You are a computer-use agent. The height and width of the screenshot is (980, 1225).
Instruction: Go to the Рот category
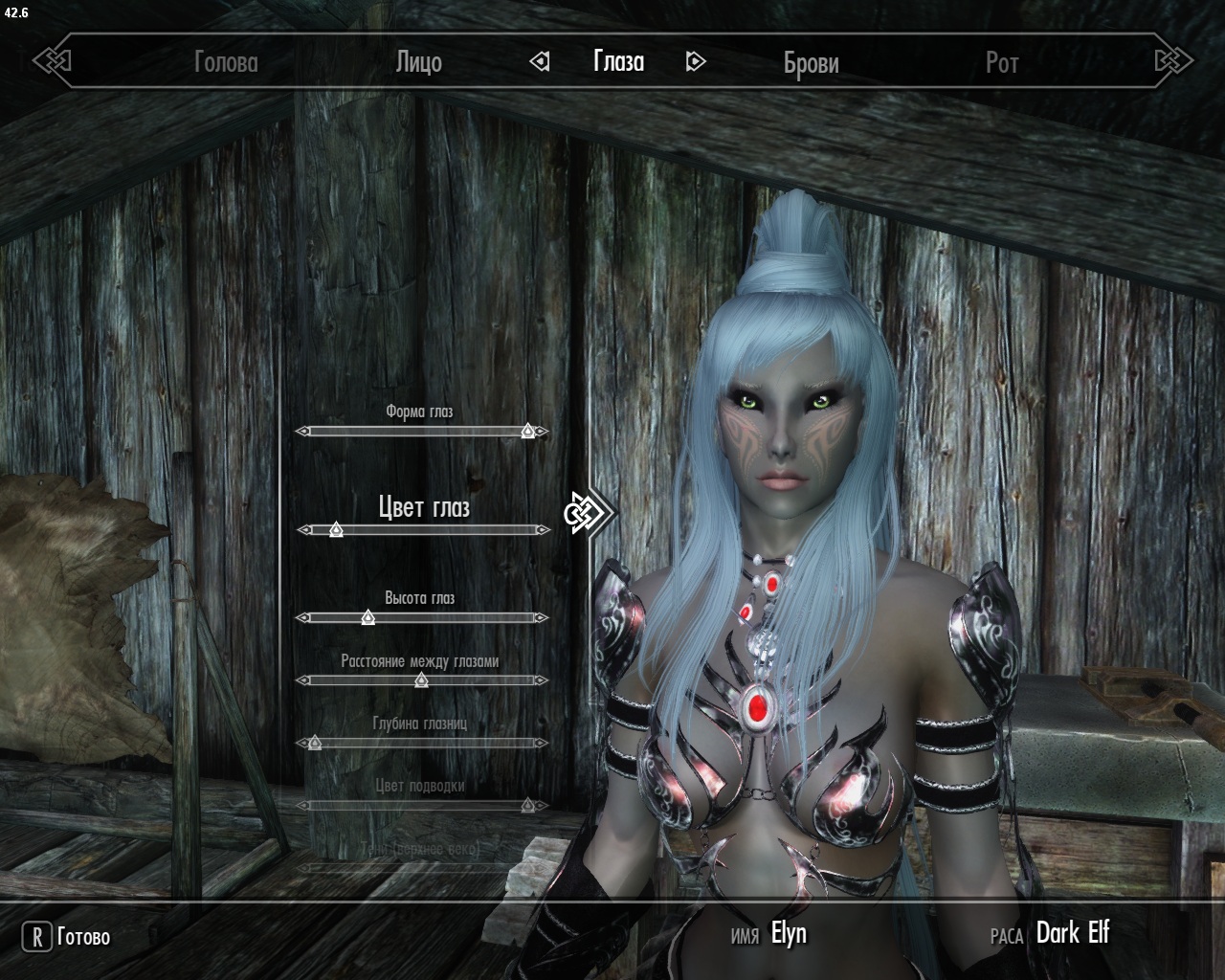click(1001, 63)
